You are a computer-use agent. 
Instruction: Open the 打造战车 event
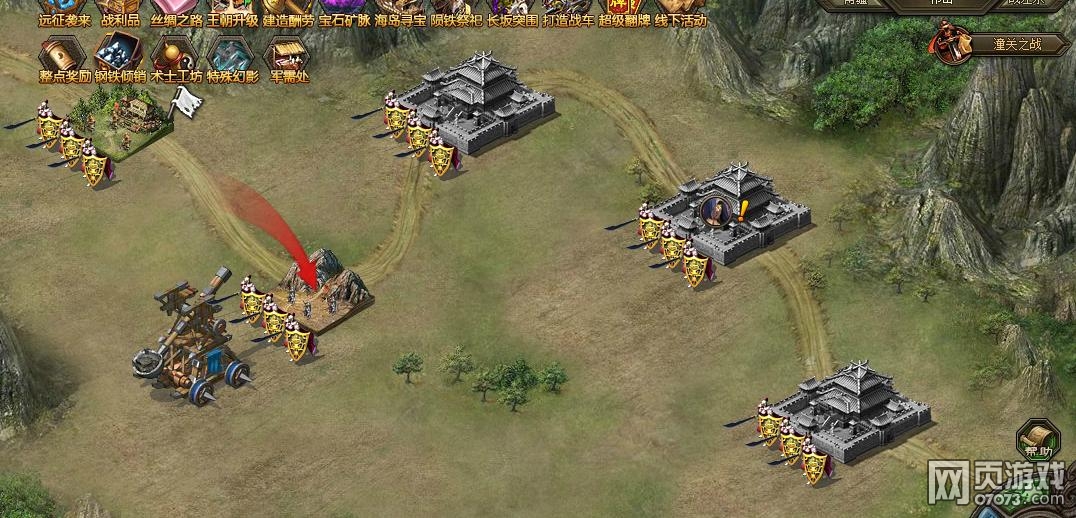click(568, 10)
